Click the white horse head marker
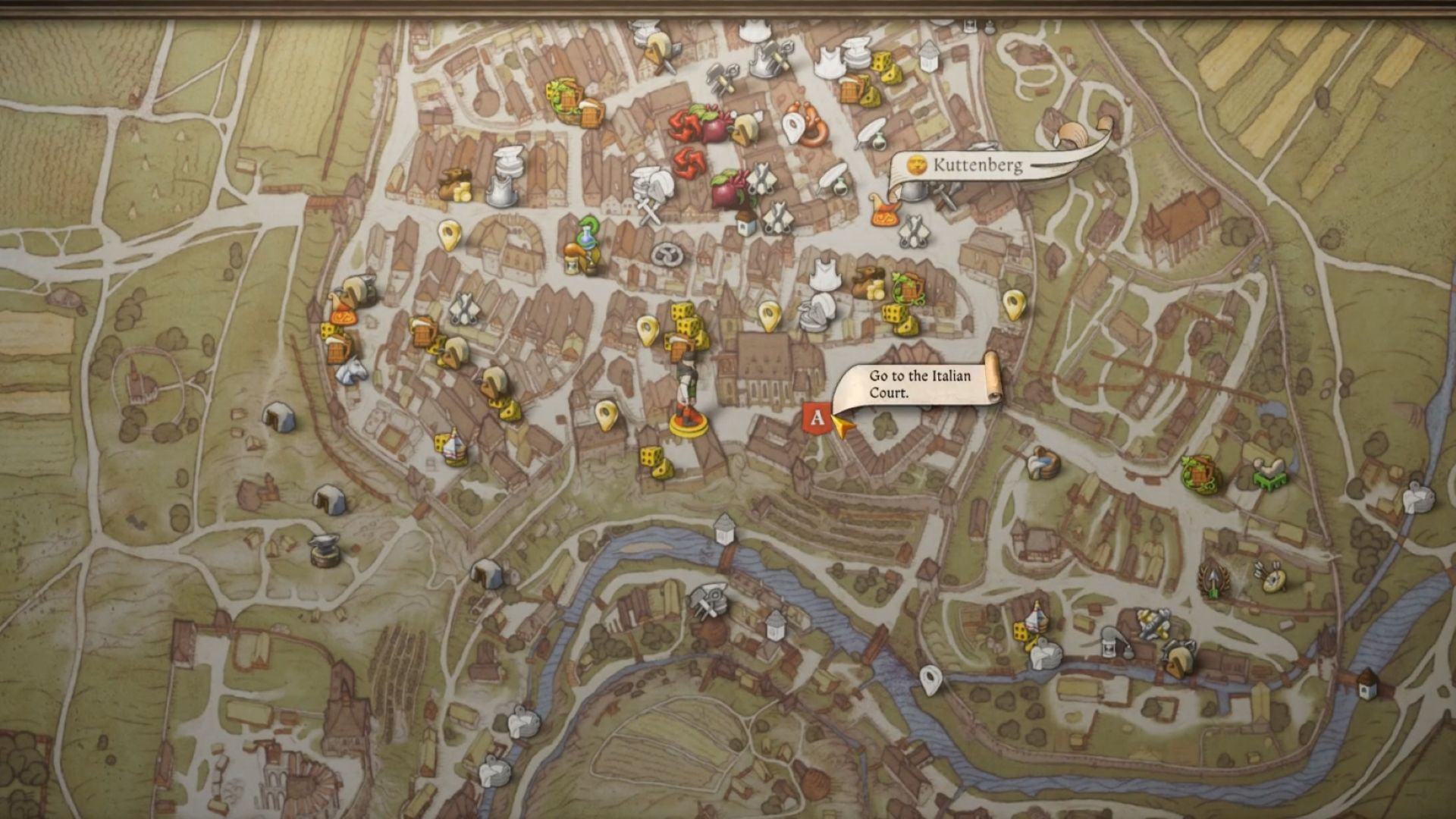Viewport: 1456px width, 819px height. coord(350,371)
